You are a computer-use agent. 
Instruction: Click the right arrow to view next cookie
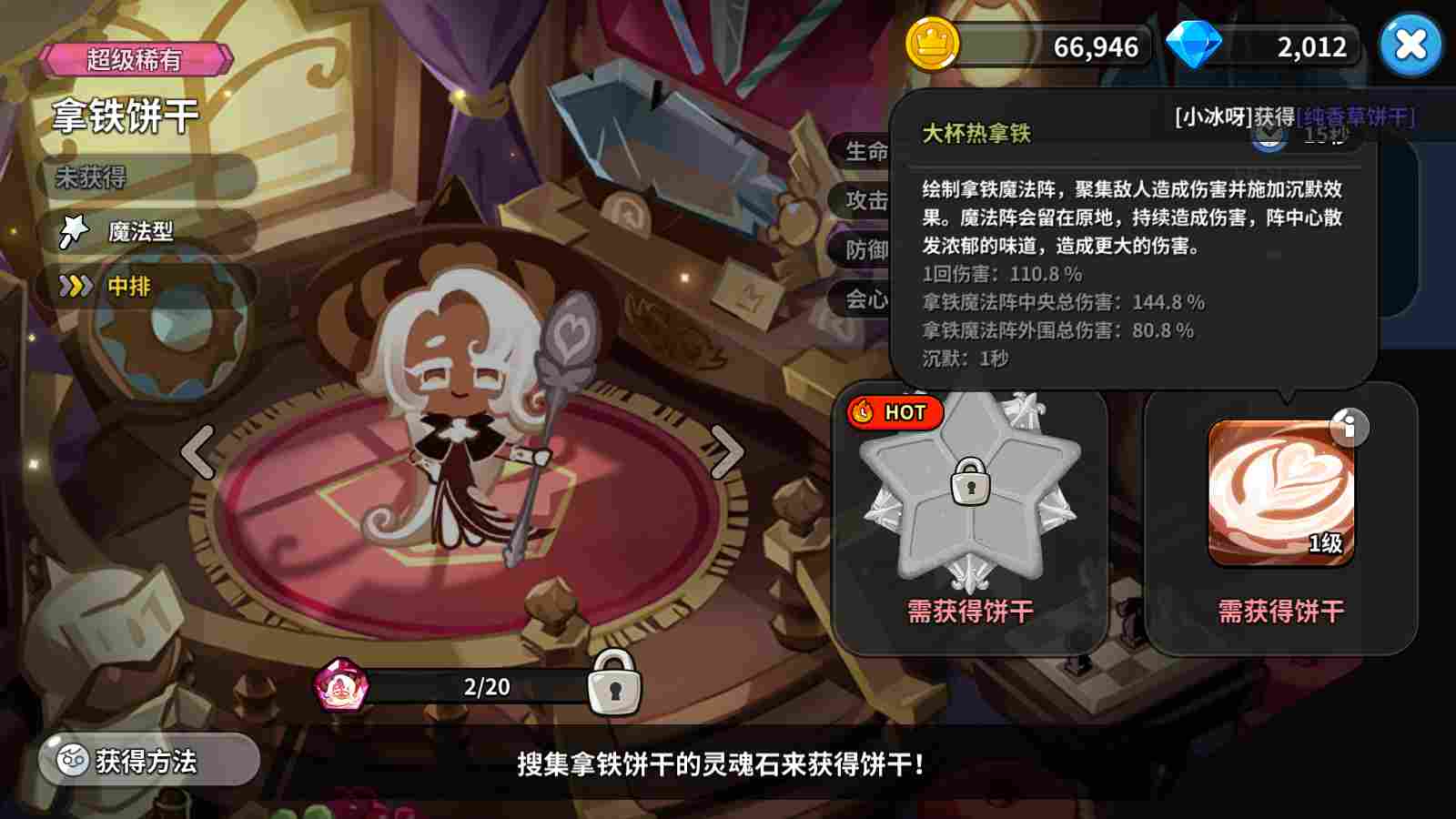point(725,452)
